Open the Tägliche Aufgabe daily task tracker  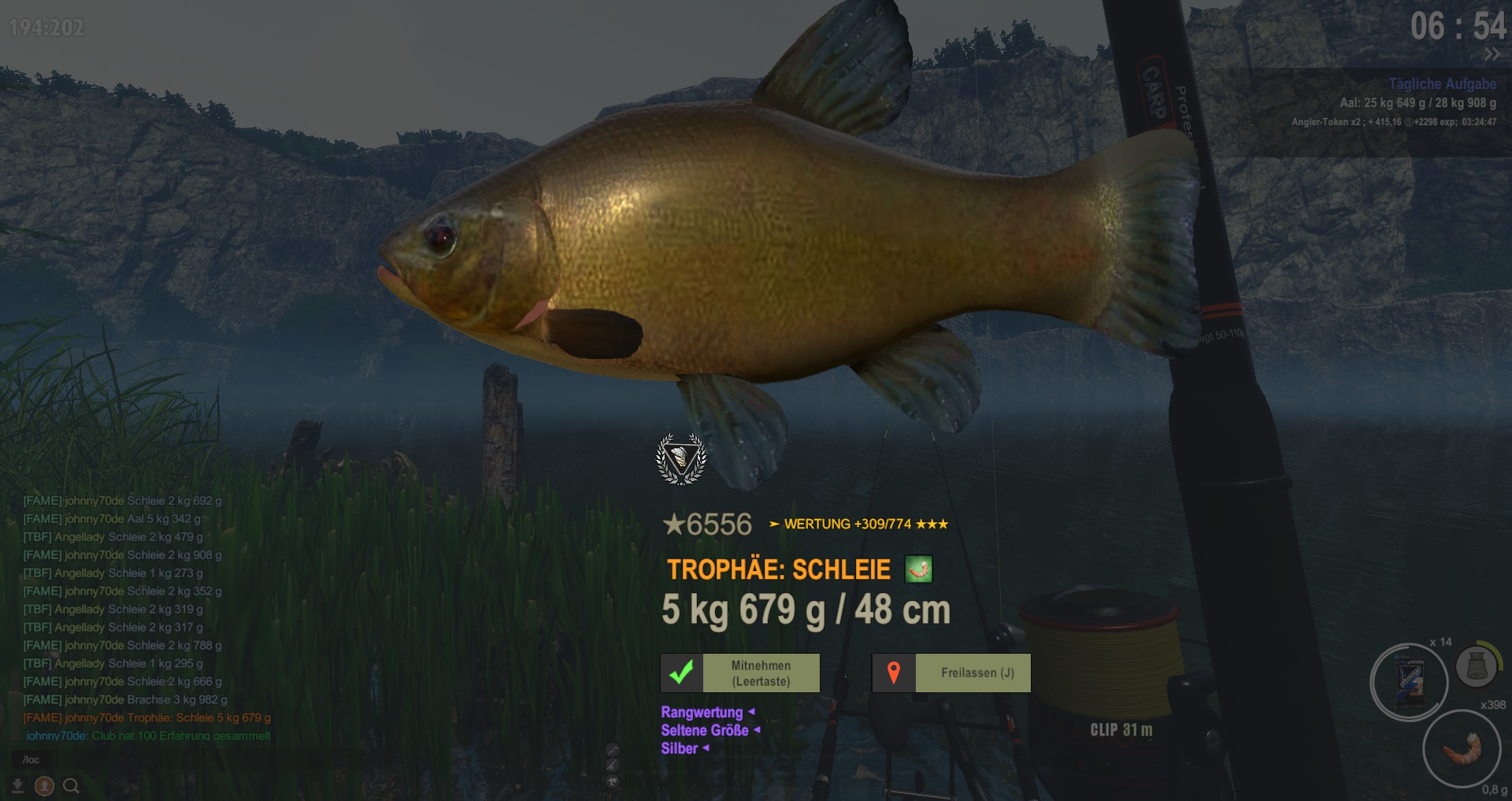[1442, 84]
